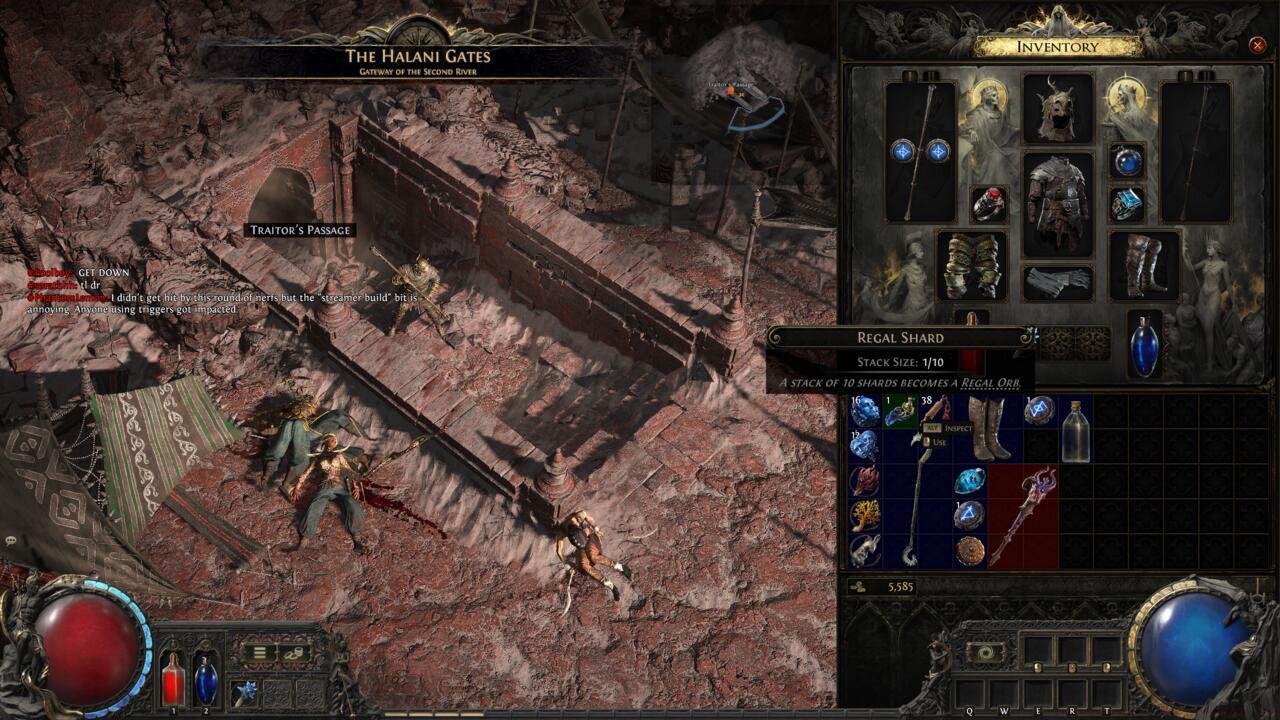Select the frost skill icon above flask slots

245,690
